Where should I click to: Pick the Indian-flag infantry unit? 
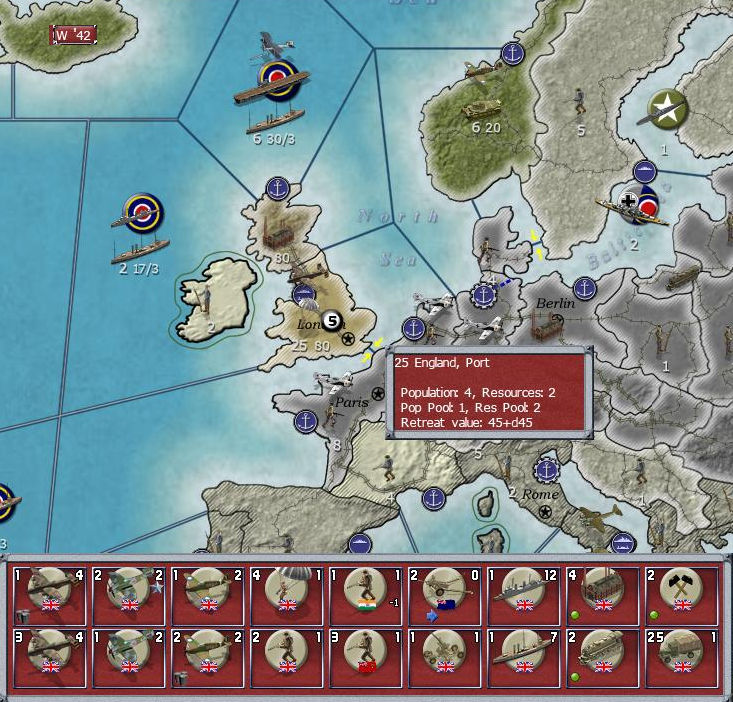365,595
